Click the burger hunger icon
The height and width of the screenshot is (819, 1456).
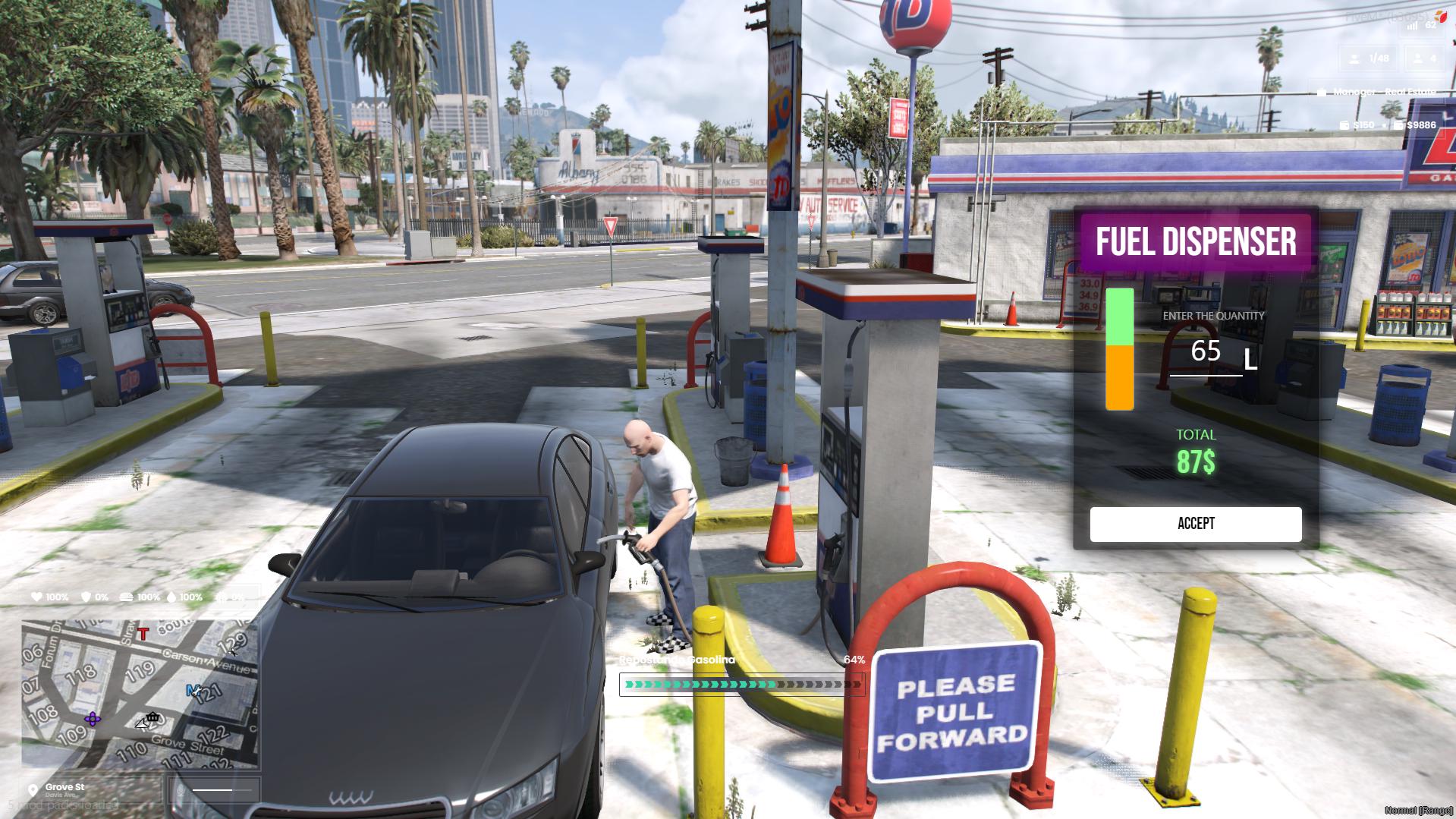pos(127,597)
